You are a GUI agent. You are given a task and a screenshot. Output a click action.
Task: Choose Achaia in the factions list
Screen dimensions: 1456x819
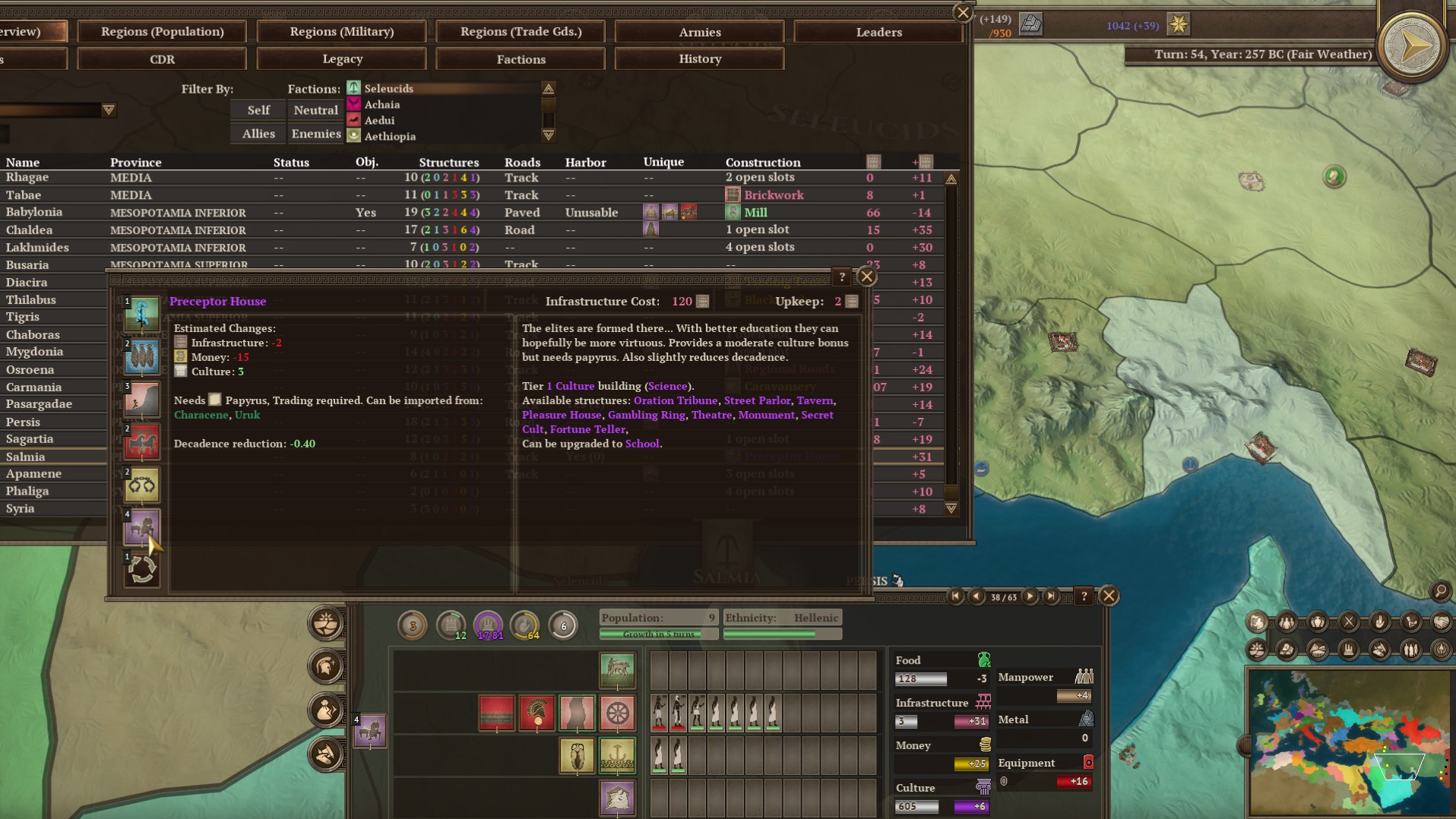(381, 105)
